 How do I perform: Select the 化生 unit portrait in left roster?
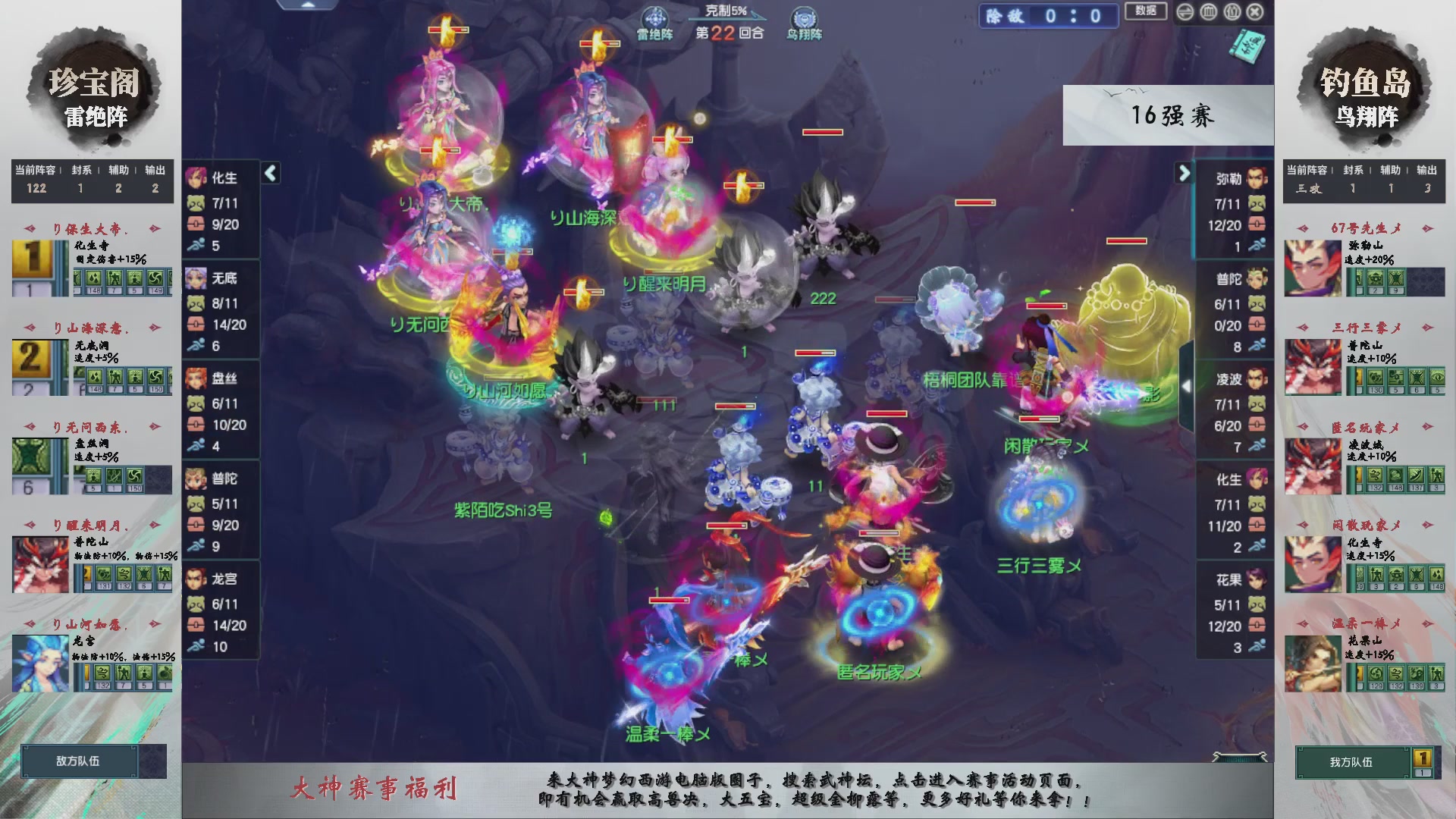pos(196,177)
